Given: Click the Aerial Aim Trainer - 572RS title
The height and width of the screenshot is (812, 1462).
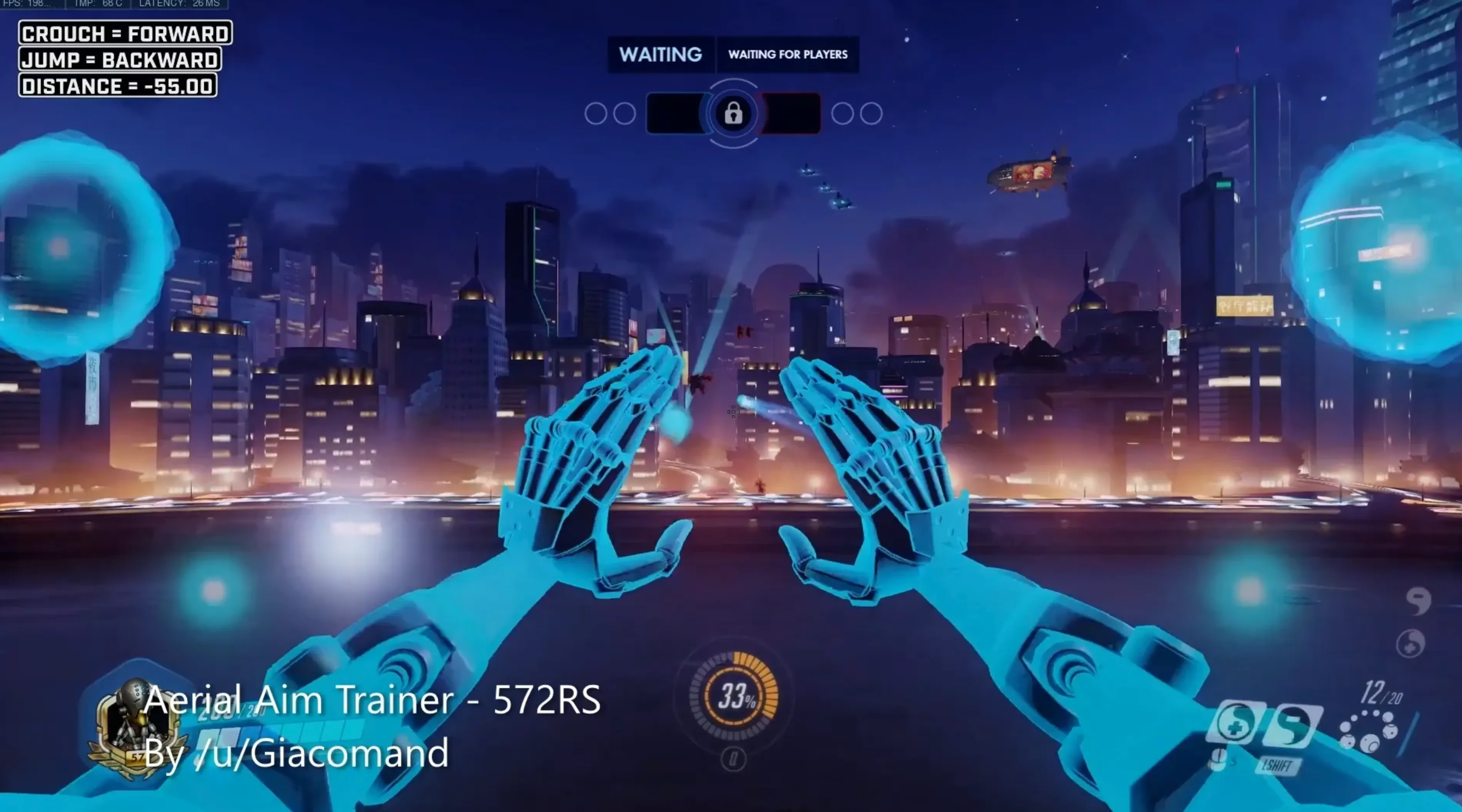Looking at the screenshot, I should 373,700.
